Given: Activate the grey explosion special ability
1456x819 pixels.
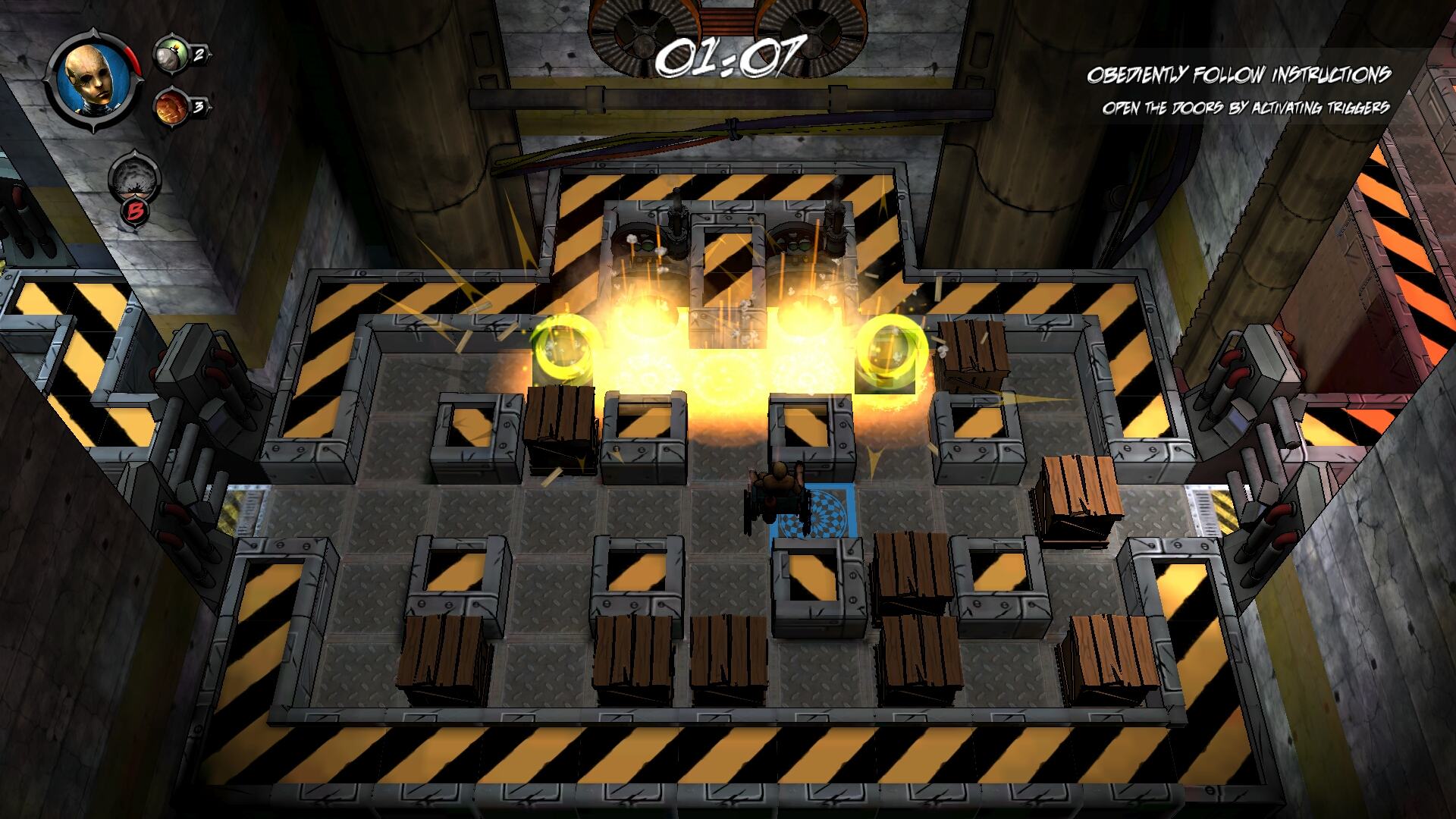Looking at the screenshot, I should coord(134,180).
